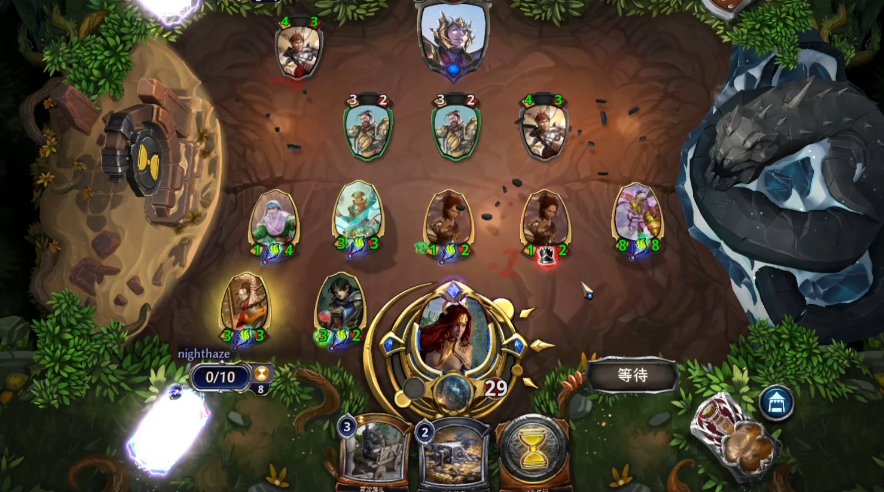Target the enemy hero portrait with gold helmet
This screenshot has width=884, height=492.
click(x=453, y=38)
